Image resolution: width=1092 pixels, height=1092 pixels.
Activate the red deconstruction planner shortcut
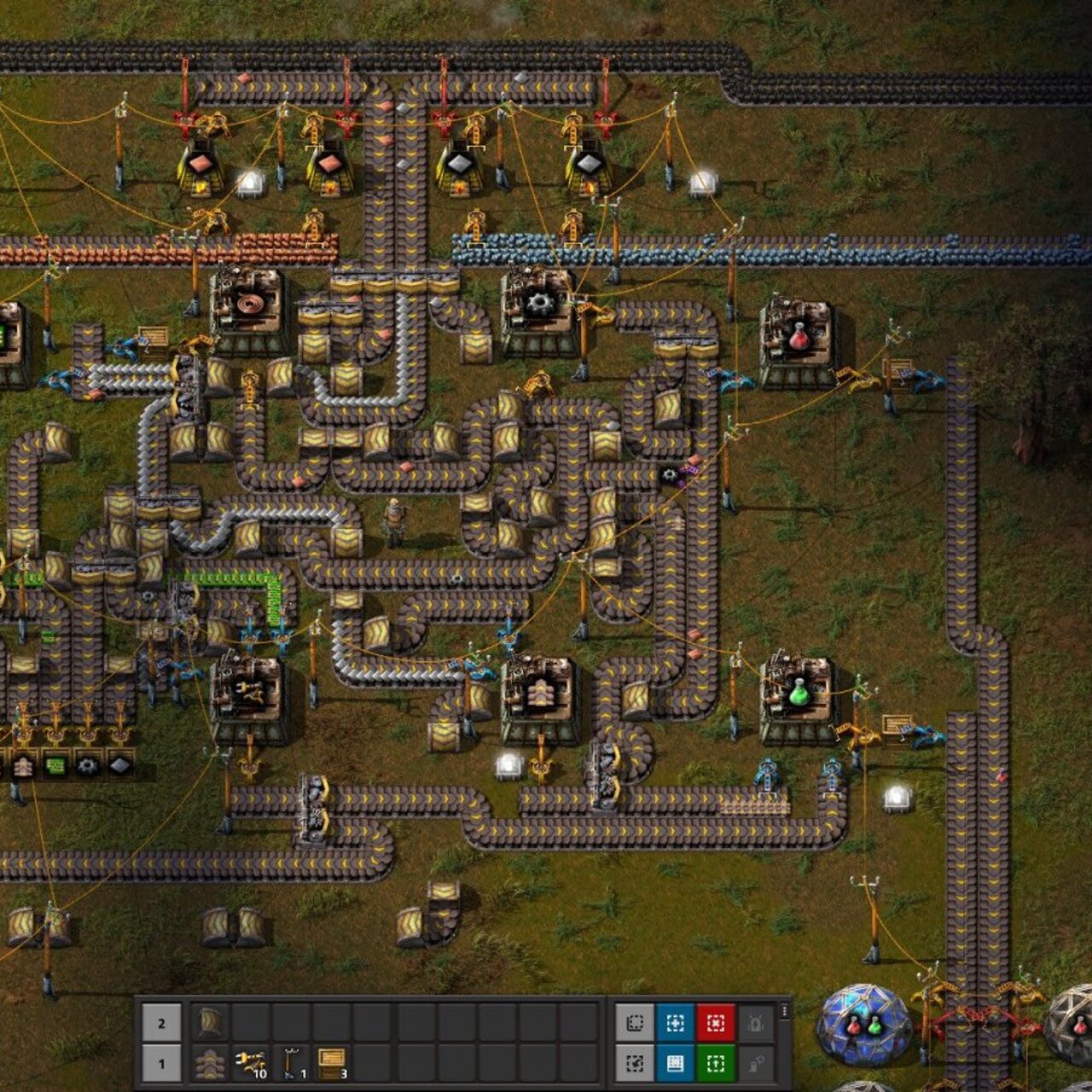click(x=716, y=1023)
